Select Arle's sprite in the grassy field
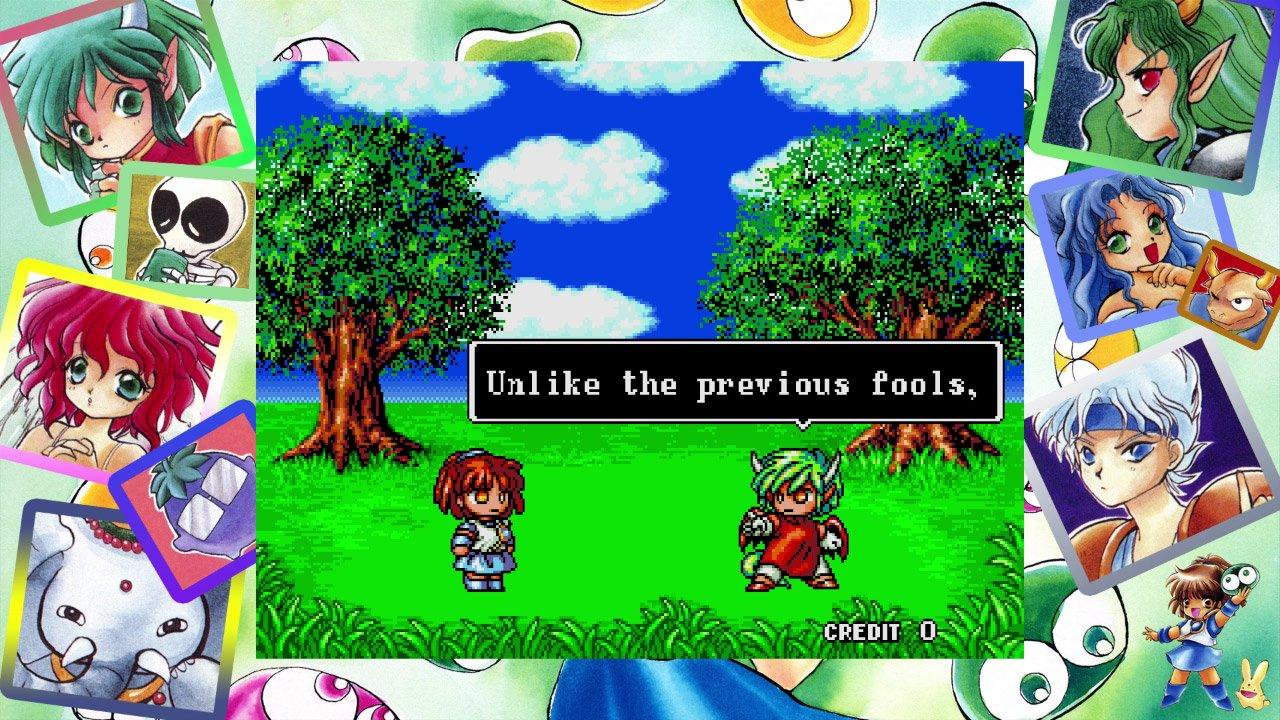Viewport: 1280px width, 720px height. tap(485, 520)
